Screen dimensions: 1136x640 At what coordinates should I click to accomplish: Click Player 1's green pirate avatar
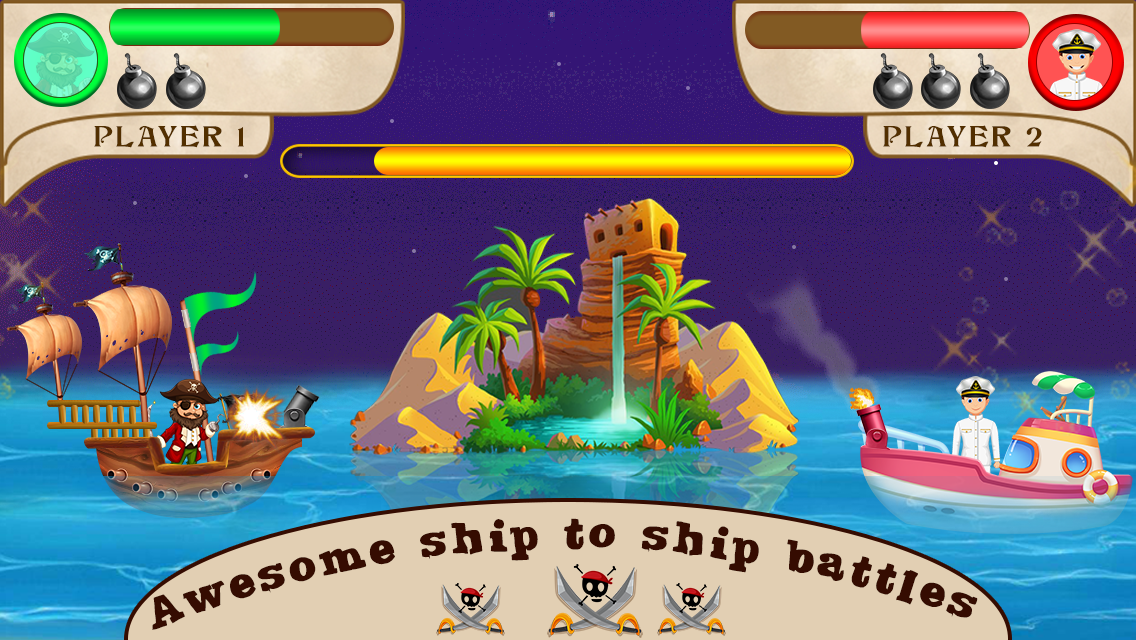tap(60, 60)
